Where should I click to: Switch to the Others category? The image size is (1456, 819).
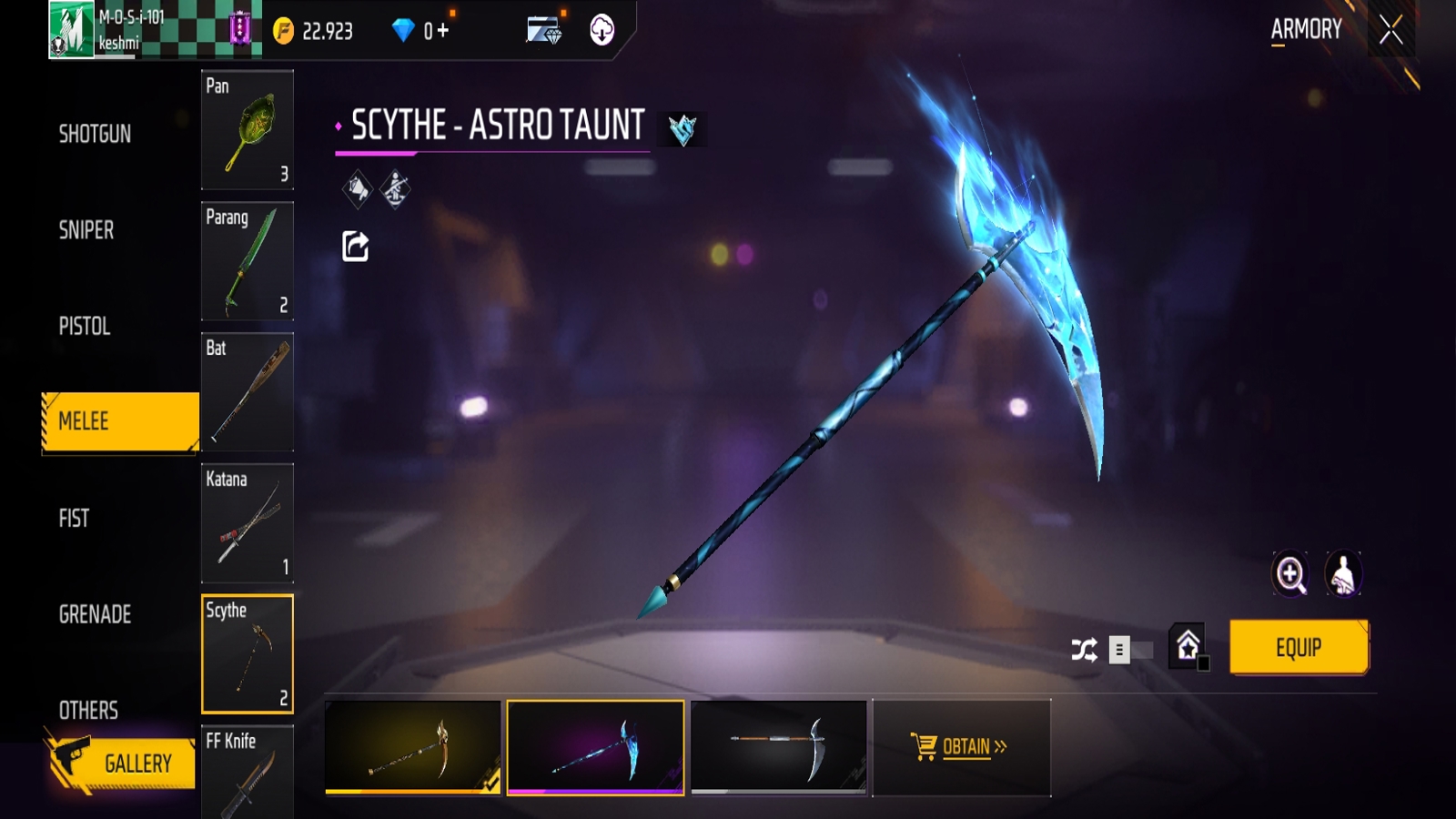pyautogui.click(x=89, y=711)
